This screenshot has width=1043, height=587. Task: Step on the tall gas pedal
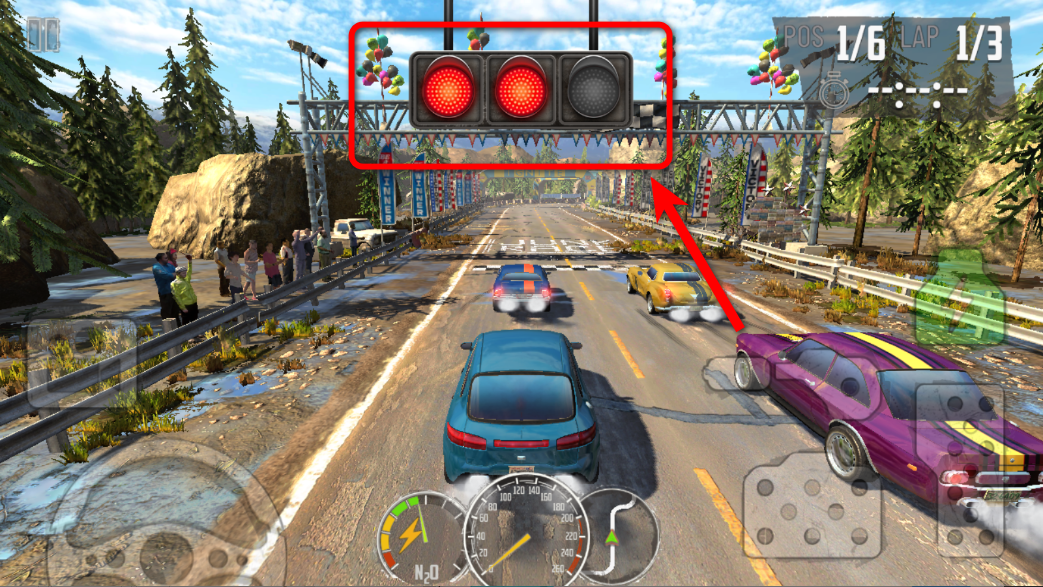[x=970, y=468]
